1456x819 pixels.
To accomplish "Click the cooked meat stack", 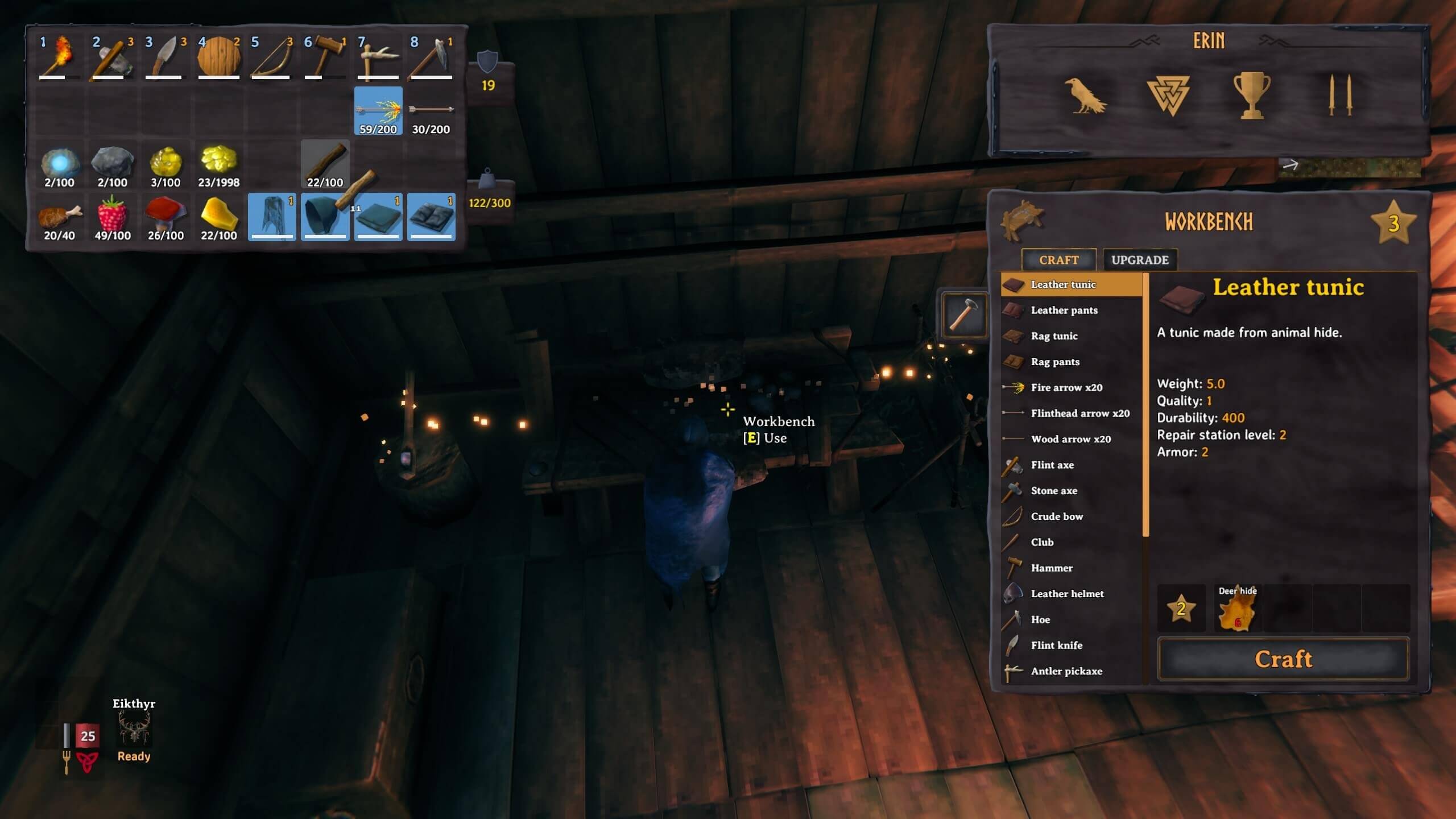I will (x=59, y=217).
